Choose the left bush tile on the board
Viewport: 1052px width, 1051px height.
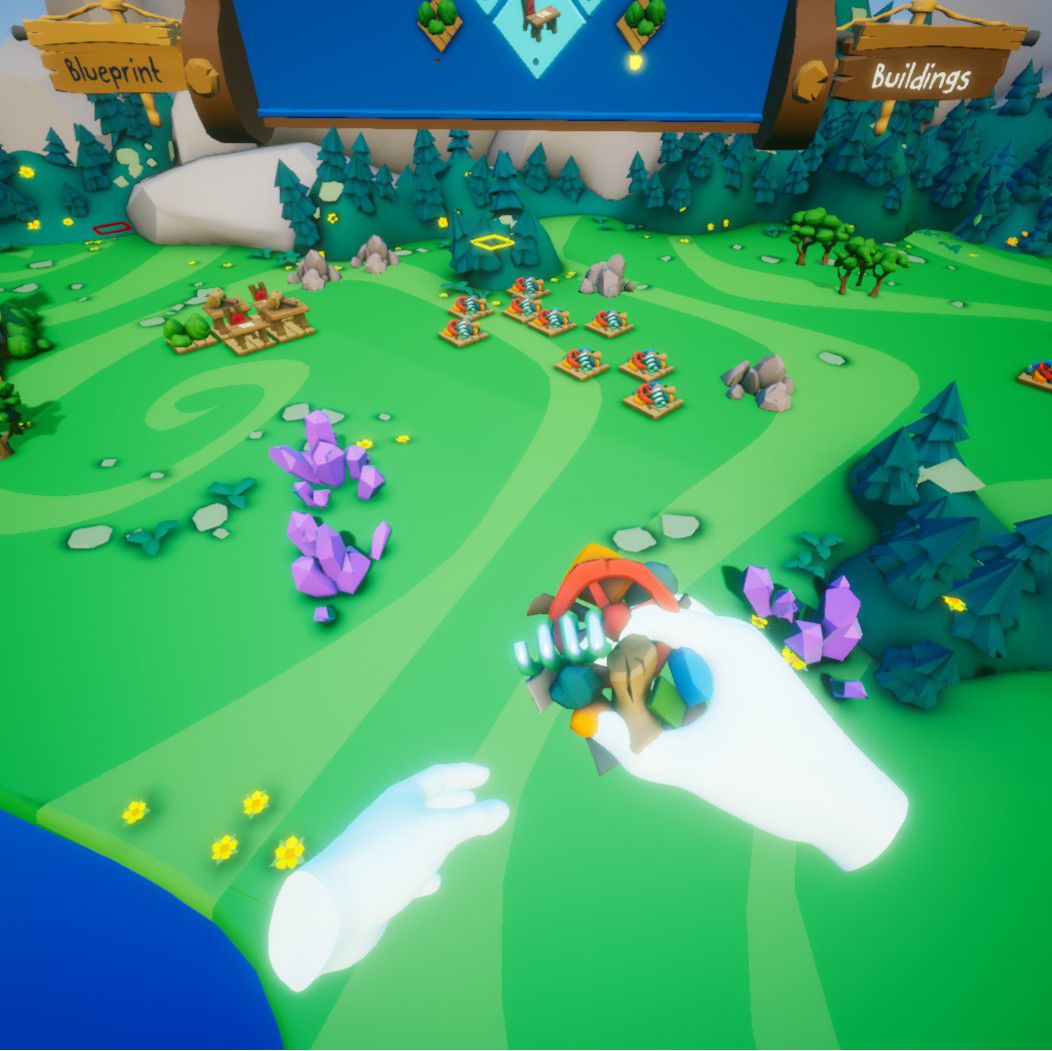(x=438, y=20)
